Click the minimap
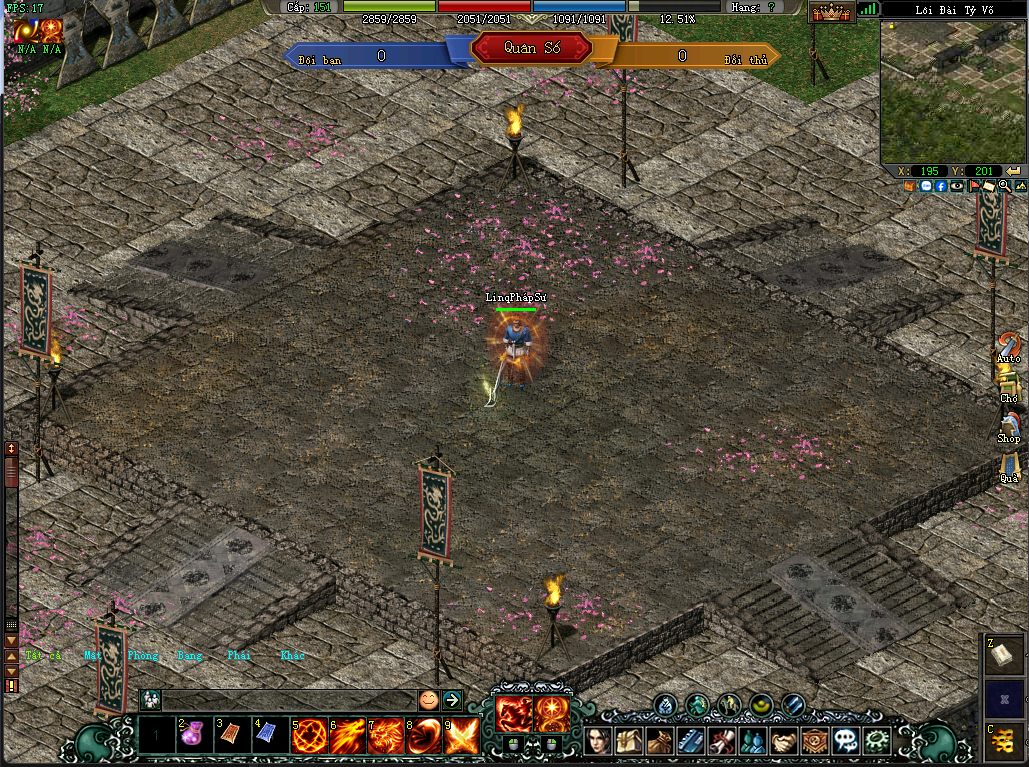Viewport: 1029px width, 767px height. [x=953, y=91]
